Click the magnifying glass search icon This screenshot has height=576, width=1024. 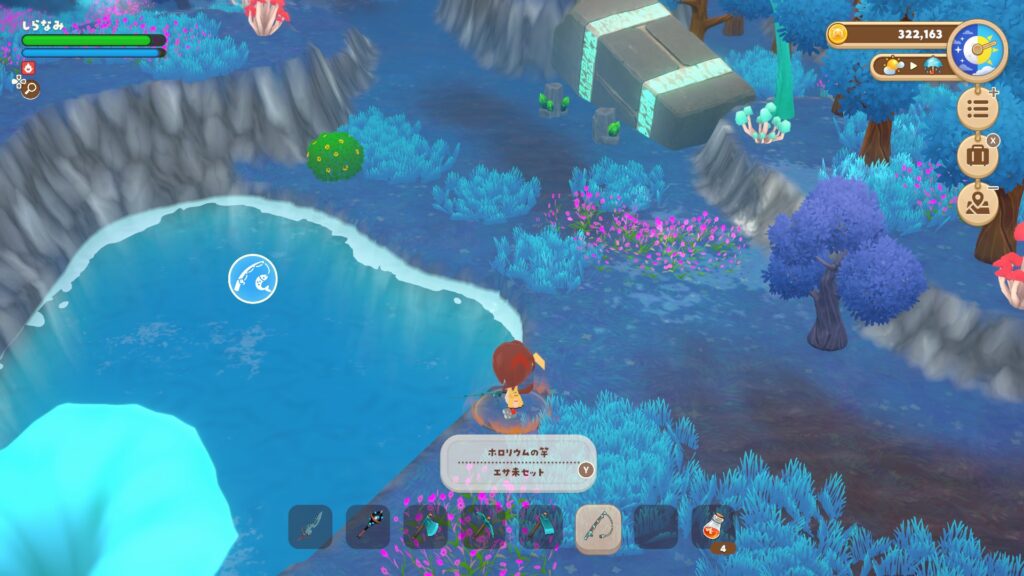point(30,89)
